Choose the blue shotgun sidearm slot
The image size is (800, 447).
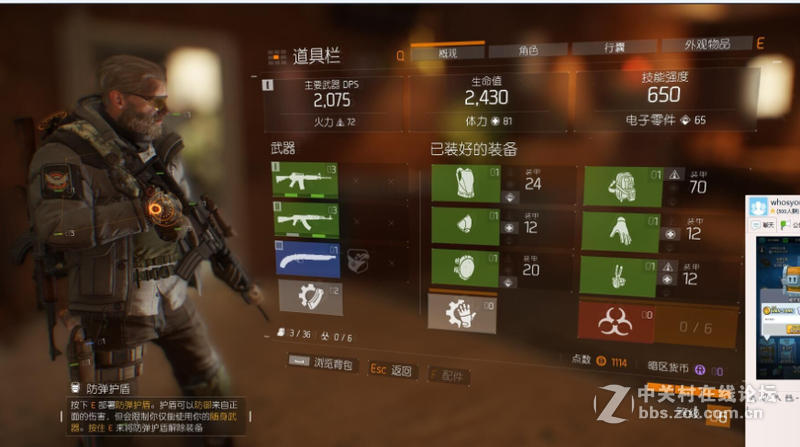click(305, 258)
